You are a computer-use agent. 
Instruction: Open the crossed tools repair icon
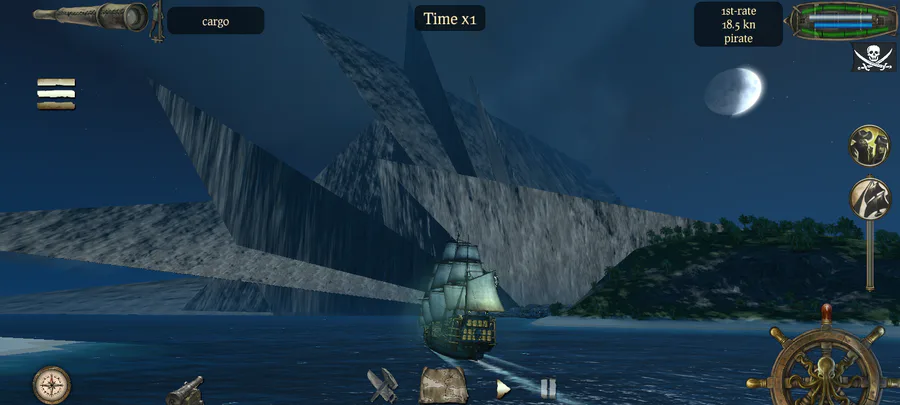point(383,386)
